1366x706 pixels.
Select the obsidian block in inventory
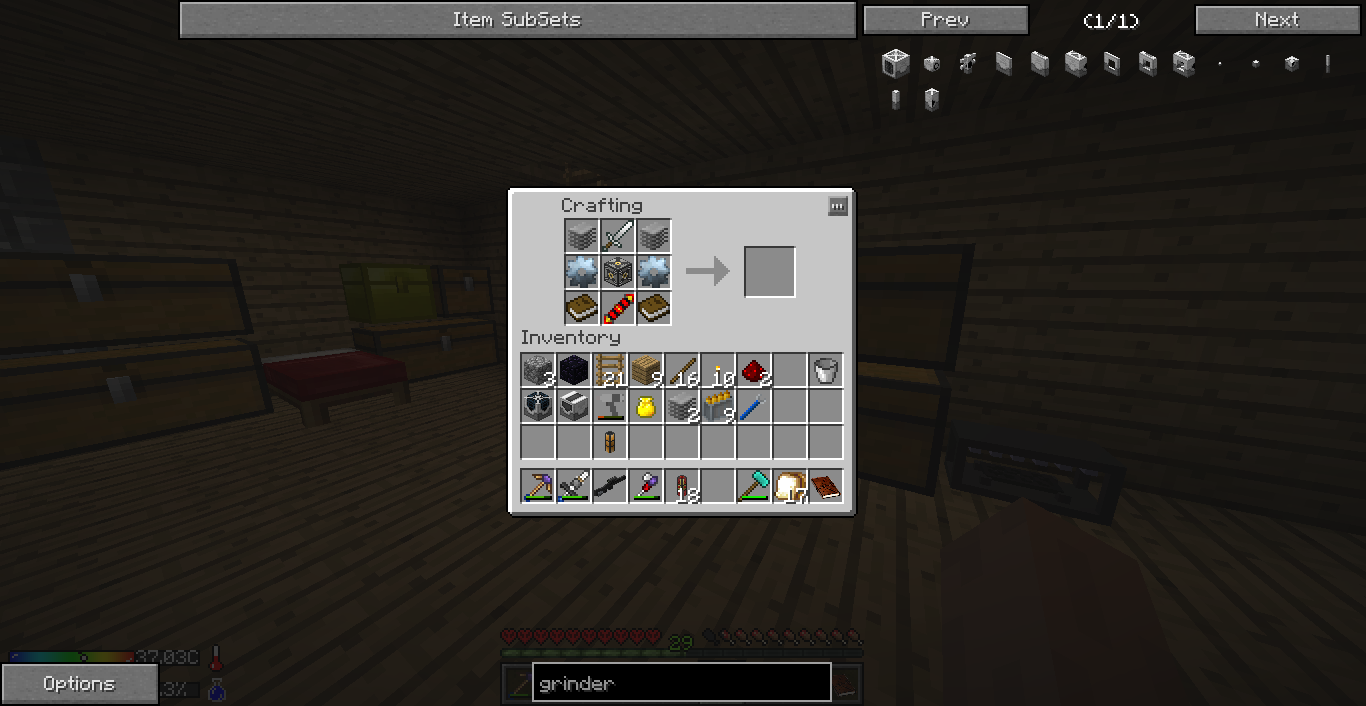574,371
